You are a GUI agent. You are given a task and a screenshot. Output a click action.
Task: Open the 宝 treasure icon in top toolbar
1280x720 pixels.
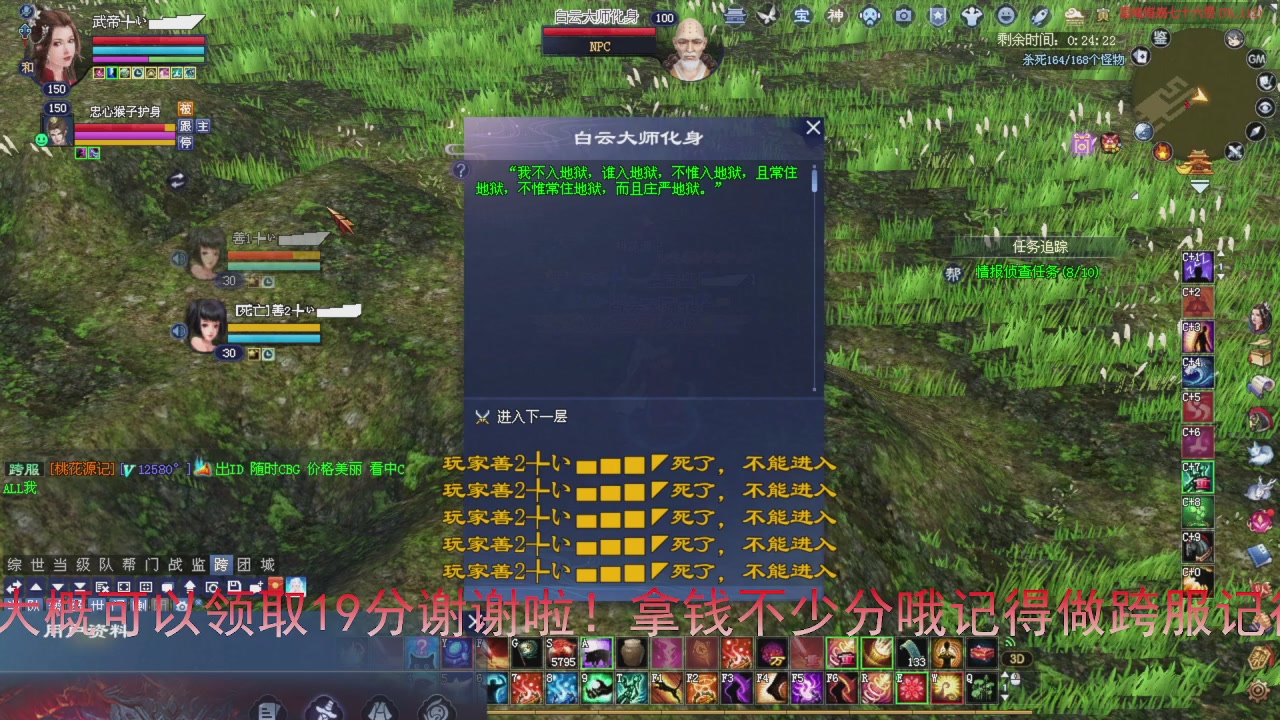click(803, 15)
